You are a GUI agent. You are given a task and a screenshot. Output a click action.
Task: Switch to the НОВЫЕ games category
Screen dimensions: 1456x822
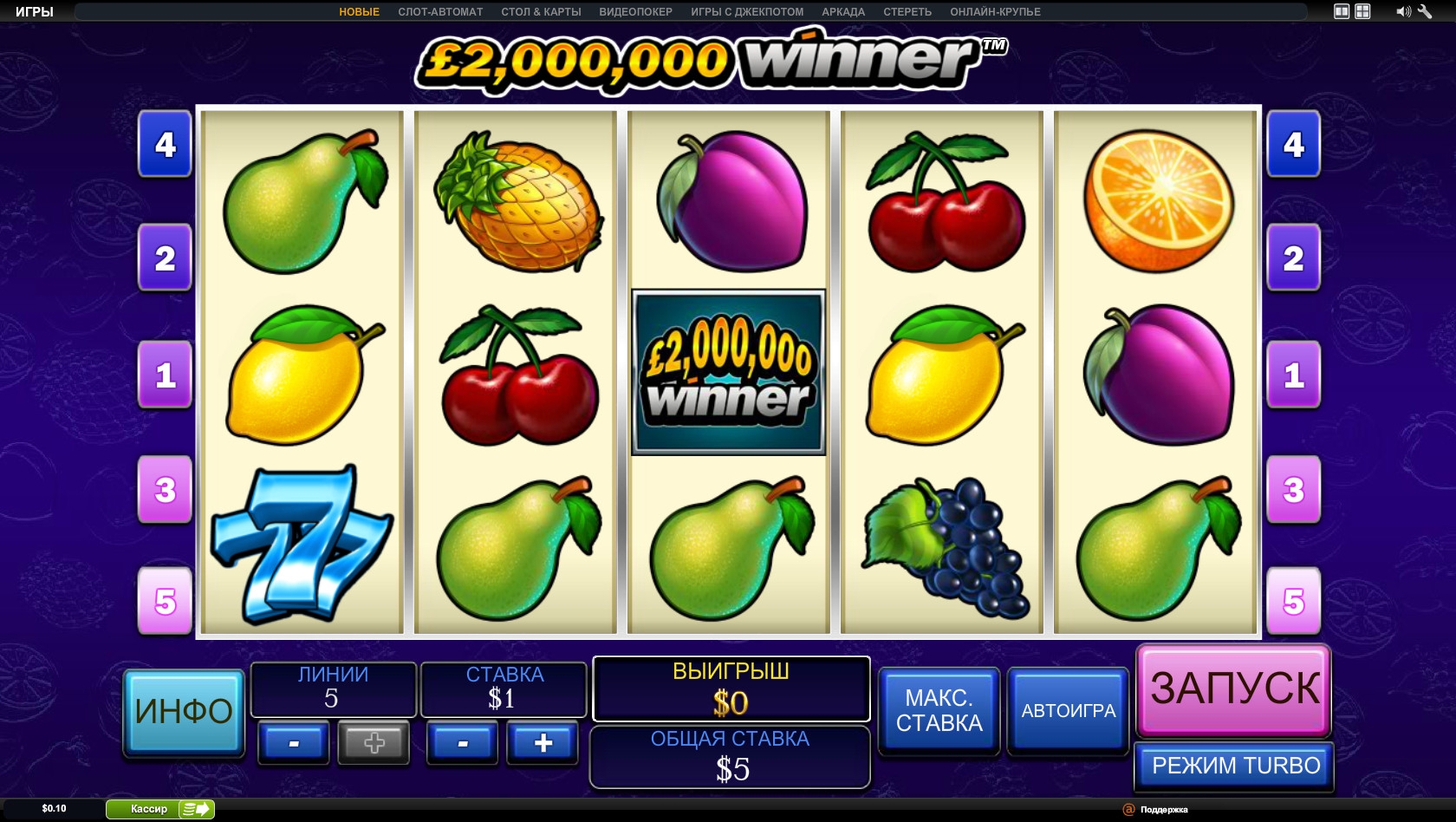(x=359, y=12)
